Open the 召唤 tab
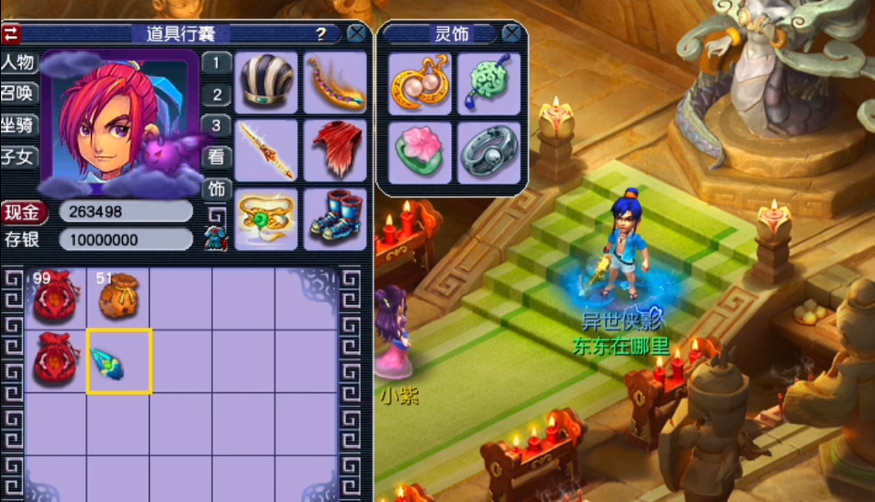Viewport: 875px width, 502px height. coord(18,94)
